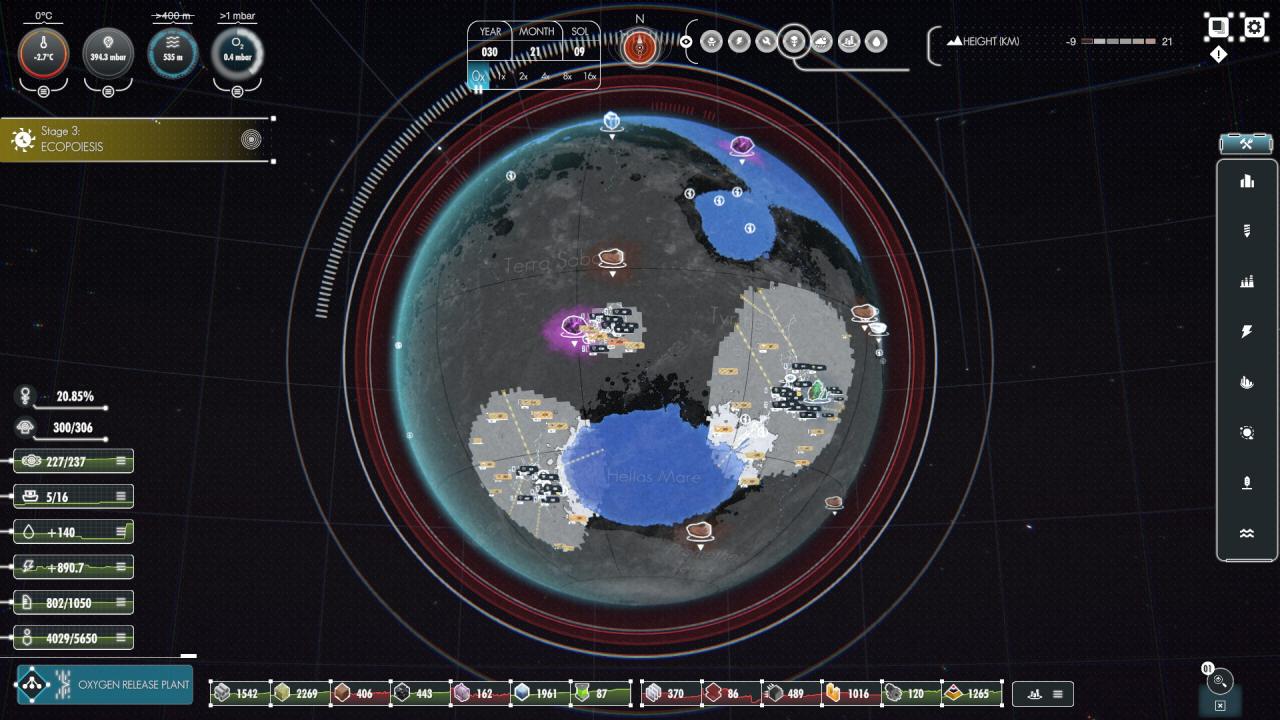Click the north compass button
1280x720 pixels.
(640, 46)
